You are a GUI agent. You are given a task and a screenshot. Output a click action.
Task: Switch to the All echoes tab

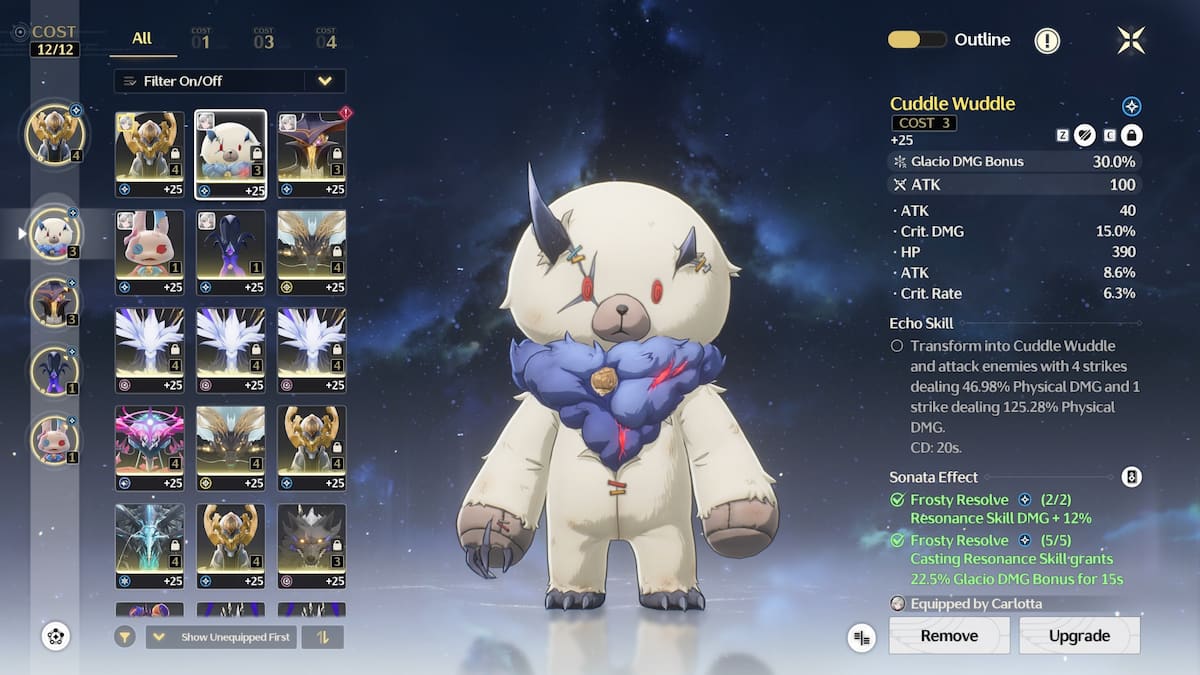(142, 38)
